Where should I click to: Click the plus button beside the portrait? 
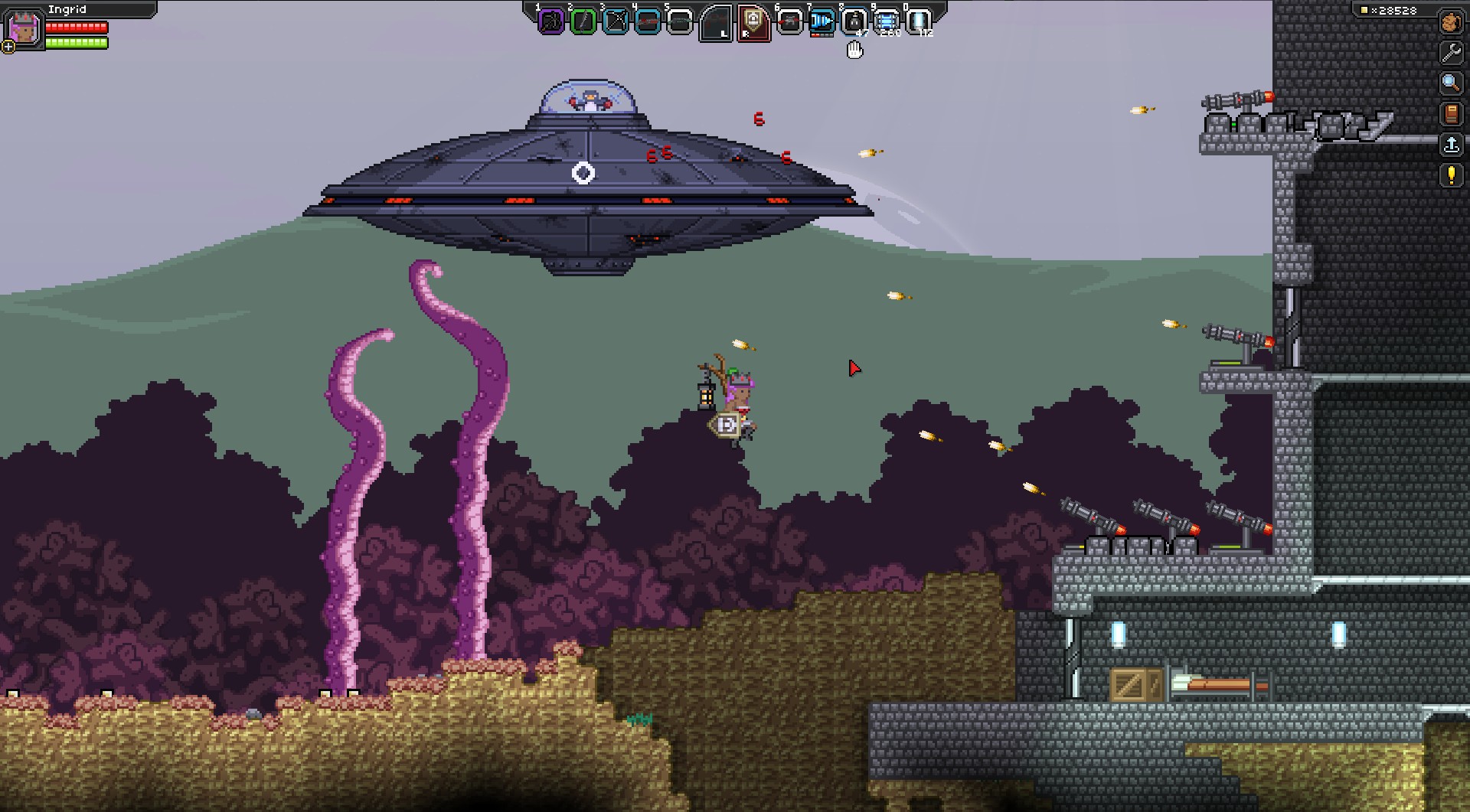8,47
